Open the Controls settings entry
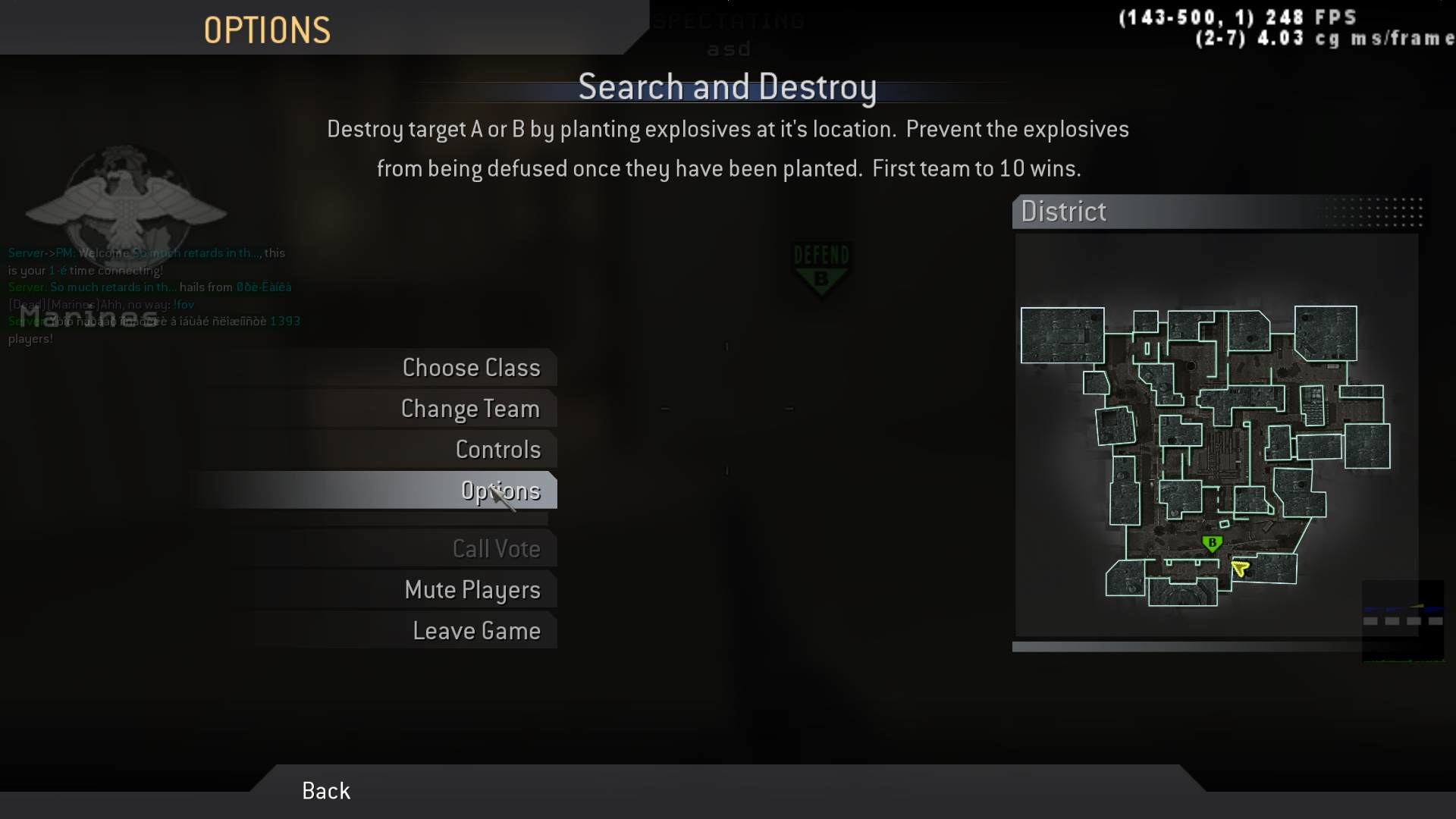This screenshot has width=1456, height=819. pyautogui.click(x=497, y=450)
